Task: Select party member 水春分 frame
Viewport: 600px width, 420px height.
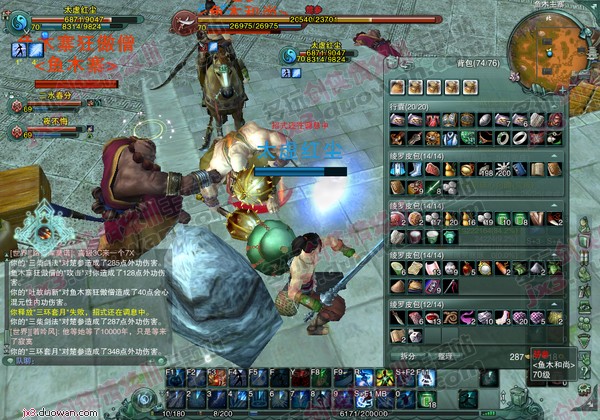Action: (x=40, y=104)
